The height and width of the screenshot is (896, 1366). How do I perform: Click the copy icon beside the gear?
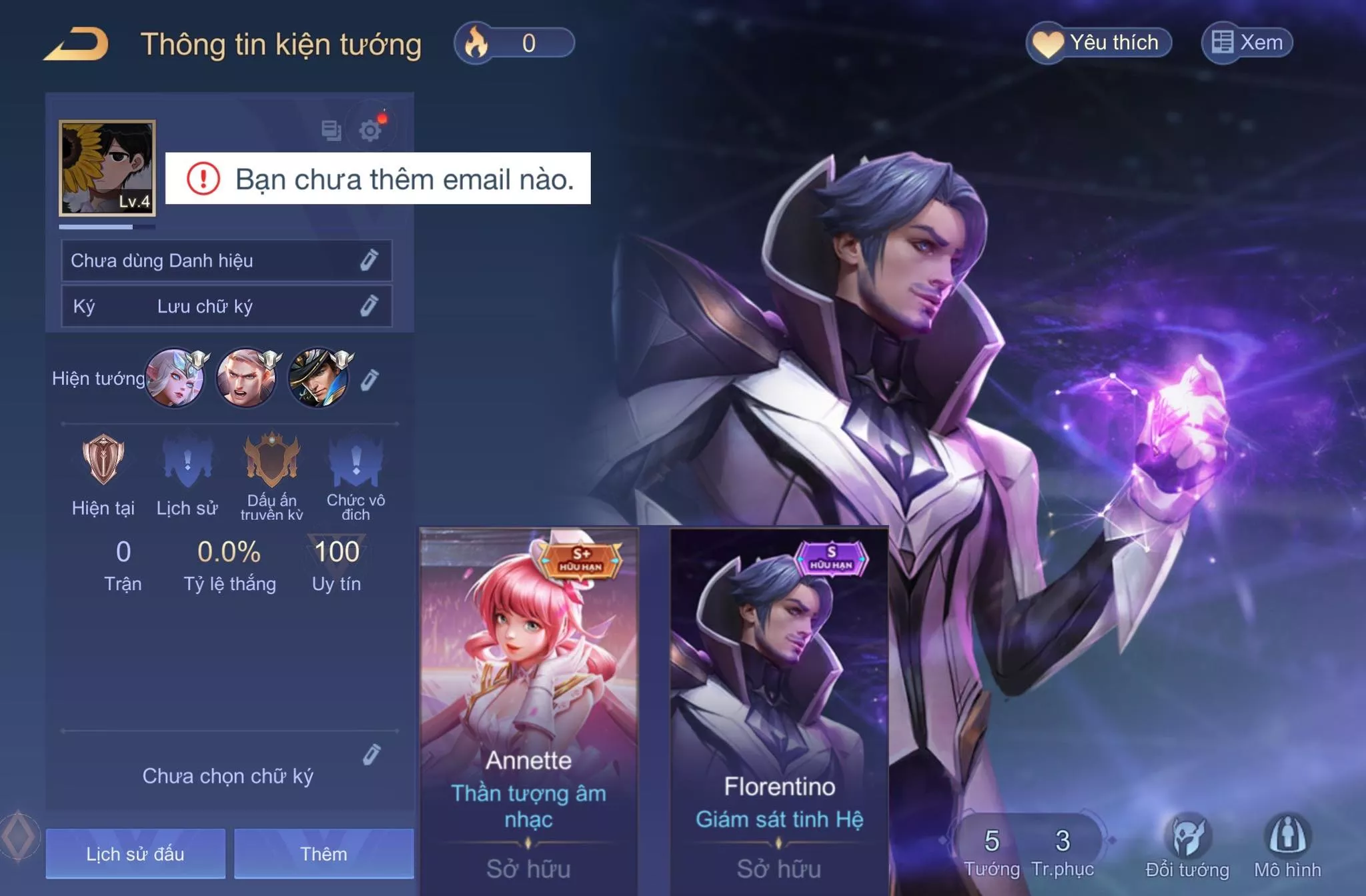coord(331,130)
